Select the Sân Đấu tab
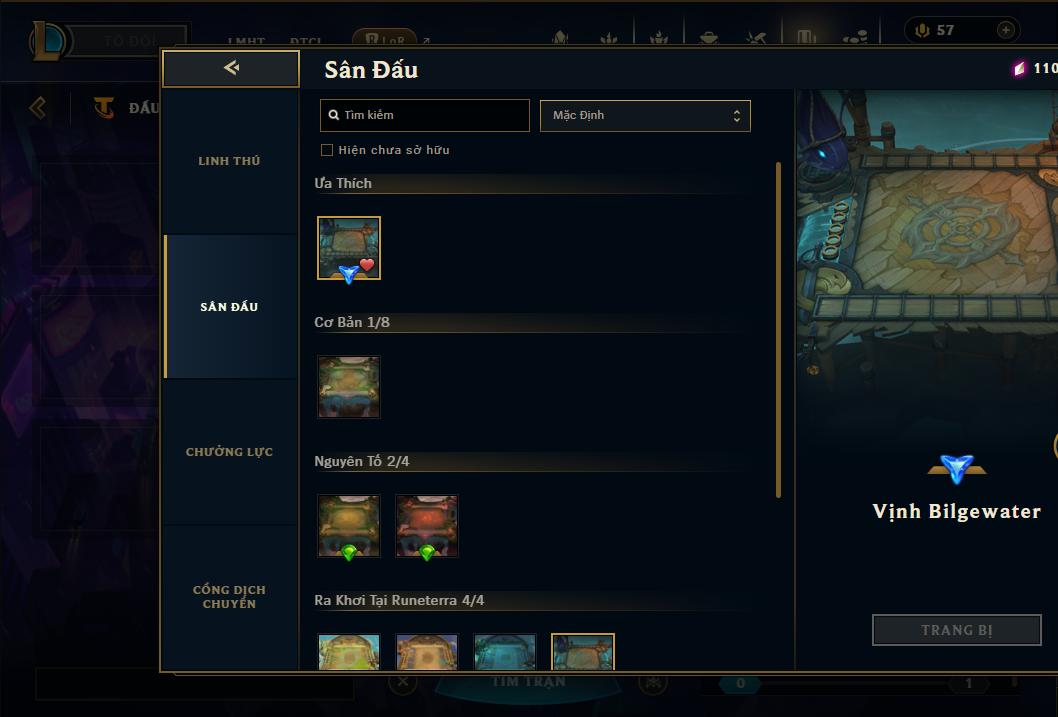Image resolution: width=1058 pixels, height=717 pixels. click(x=229, y=307)
